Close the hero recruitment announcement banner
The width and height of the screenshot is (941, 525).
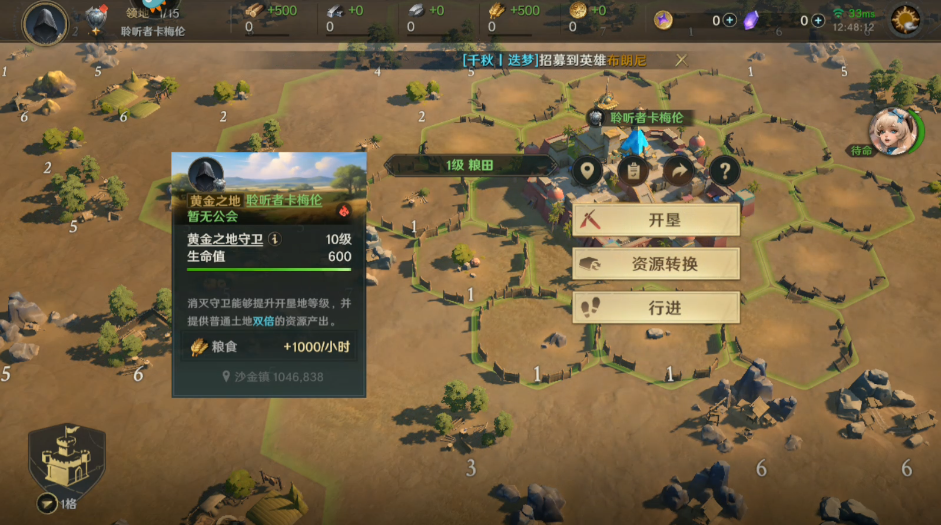pos(681,60)
